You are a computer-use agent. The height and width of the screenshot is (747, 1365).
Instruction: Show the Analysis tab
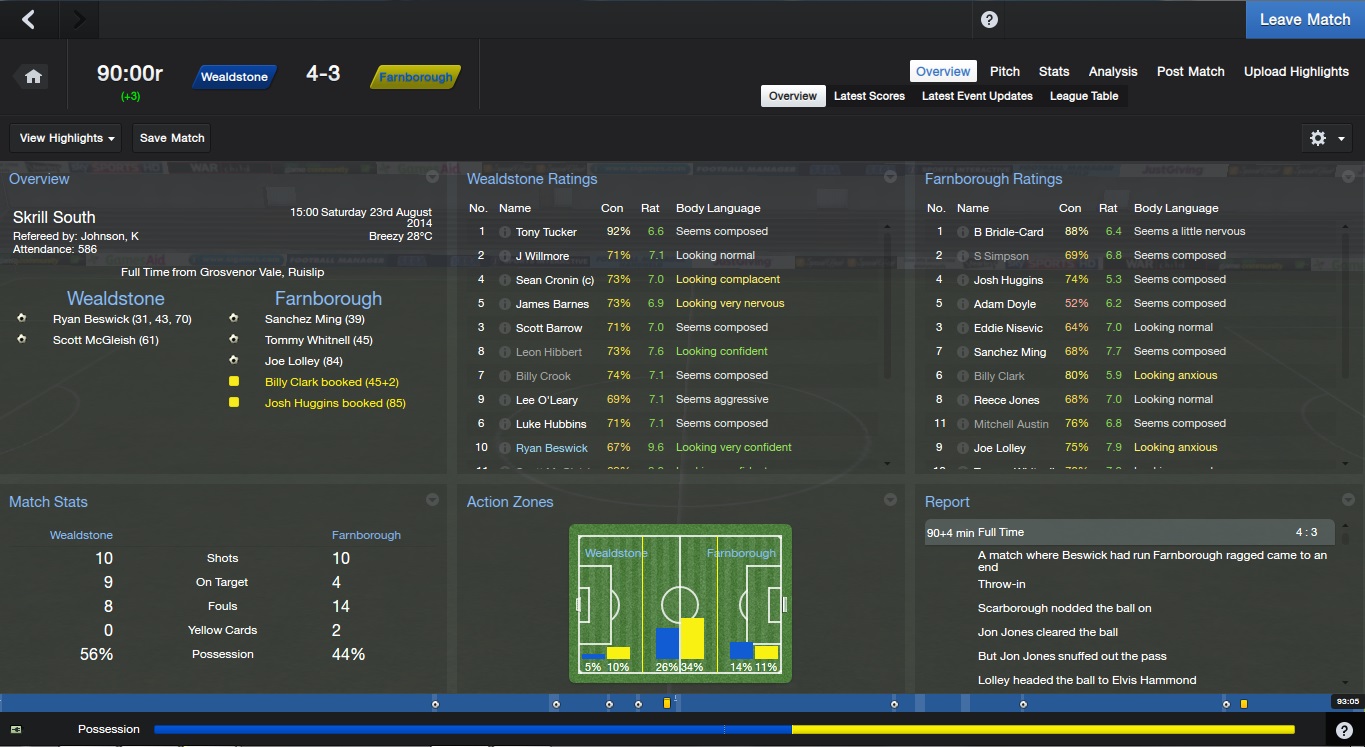tap(1112, 71)
